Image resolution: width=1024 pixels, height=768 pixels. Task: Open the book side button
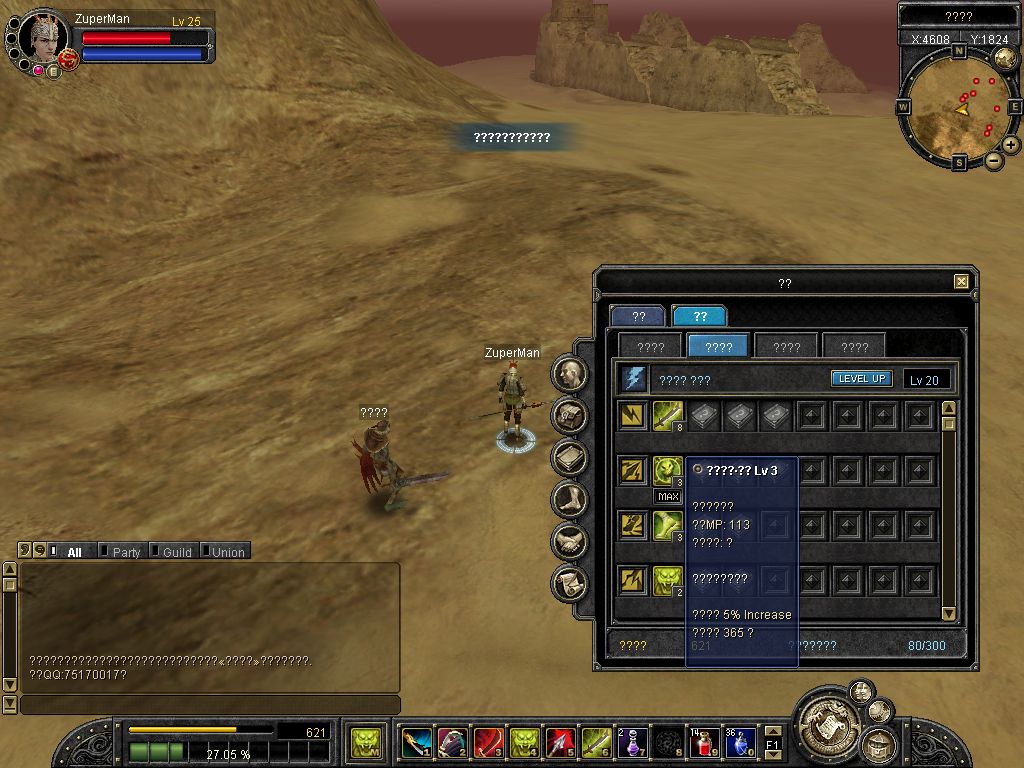(570, 457)
